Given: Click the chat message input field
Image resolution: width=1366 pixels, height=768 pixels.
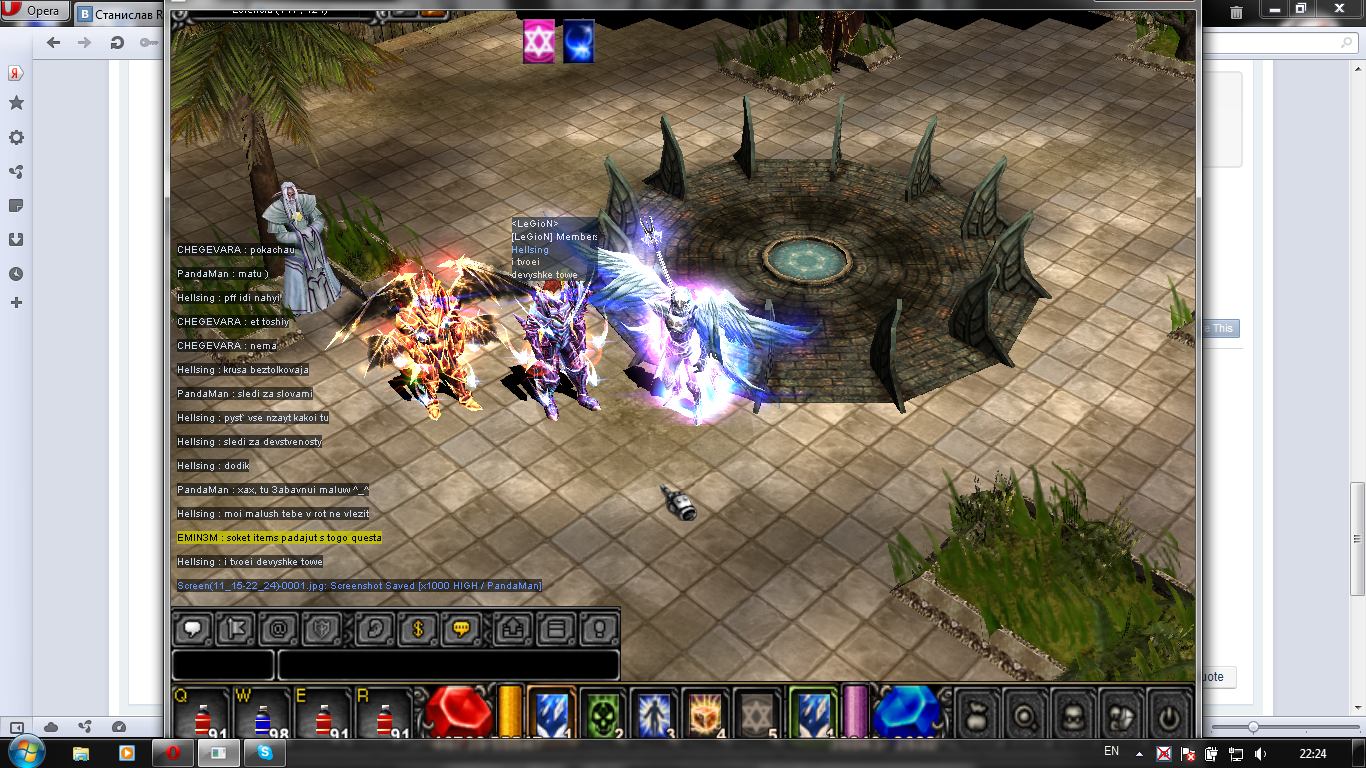Looking at the screenshot, I should point(448,665).
